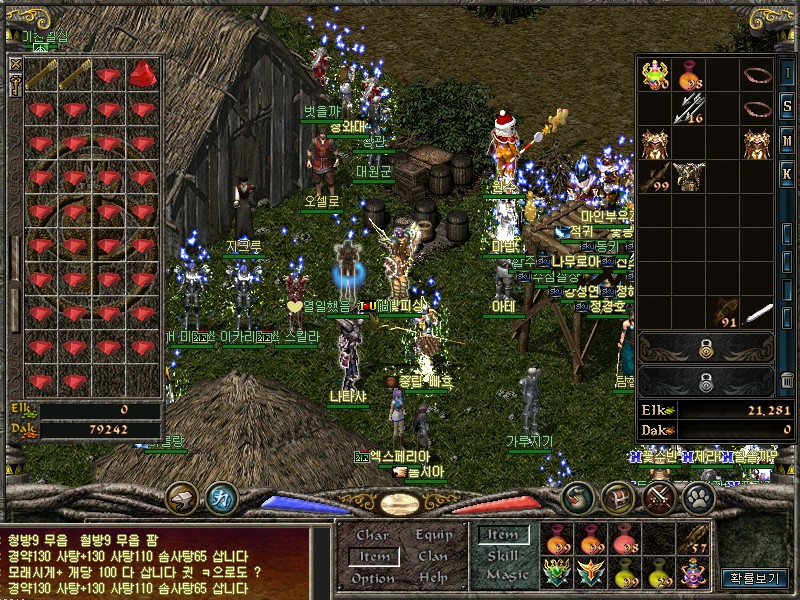Click the crossed swords button
Screen dimensions: 800x600
click(x=659, y=497)
